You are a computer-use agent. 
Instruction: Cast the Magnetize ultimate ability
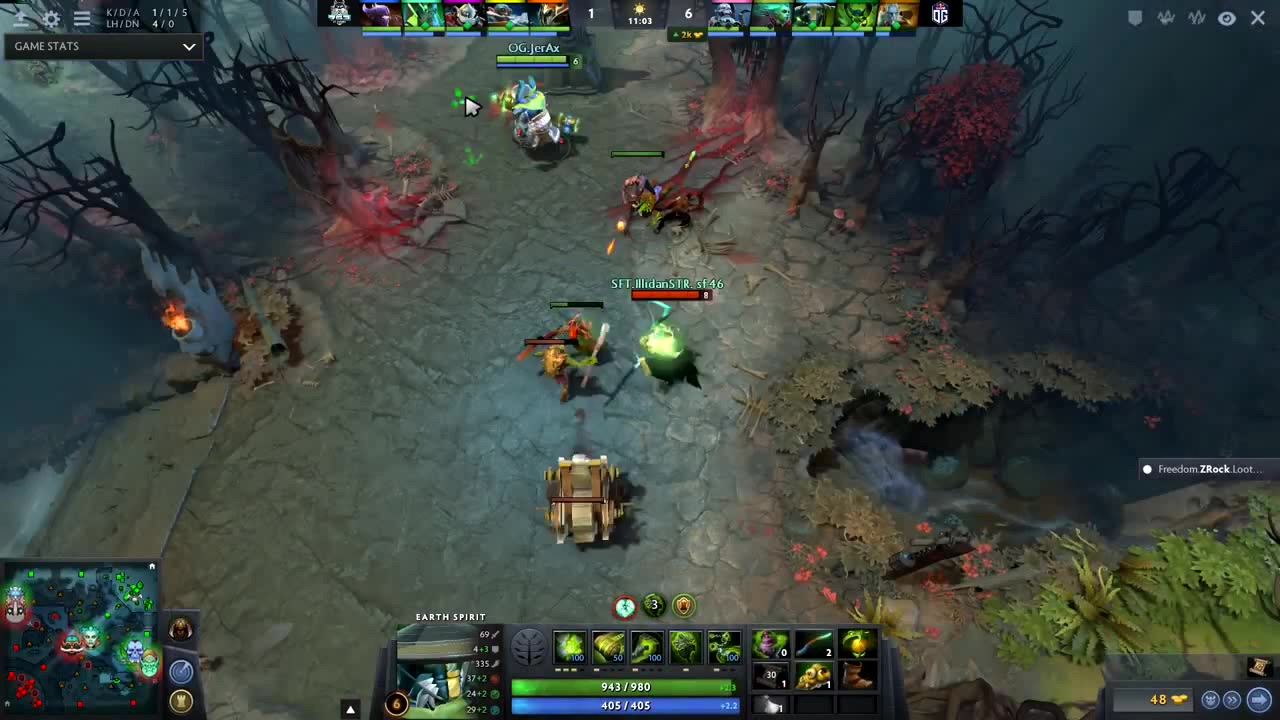click(x=724, y=647)
